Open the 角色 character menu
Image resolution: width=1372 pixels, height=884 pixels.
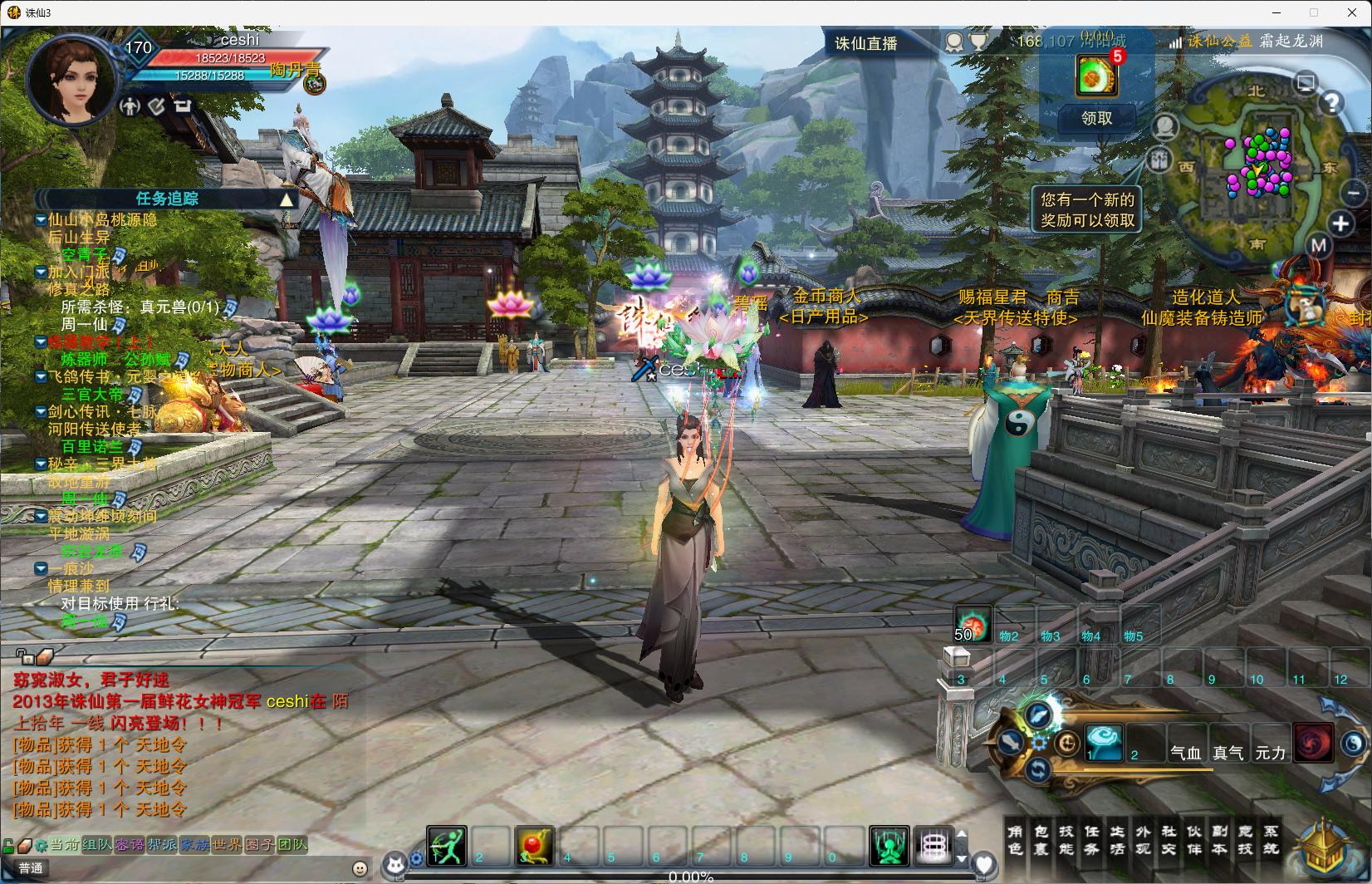1015,839
